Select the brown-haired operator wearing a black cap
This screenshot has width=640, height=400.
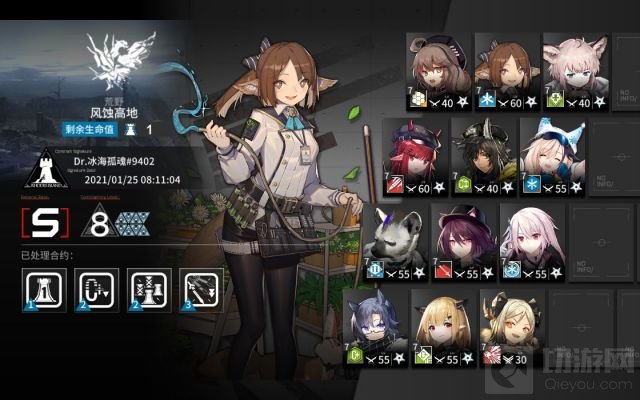(x=435, y=69)
